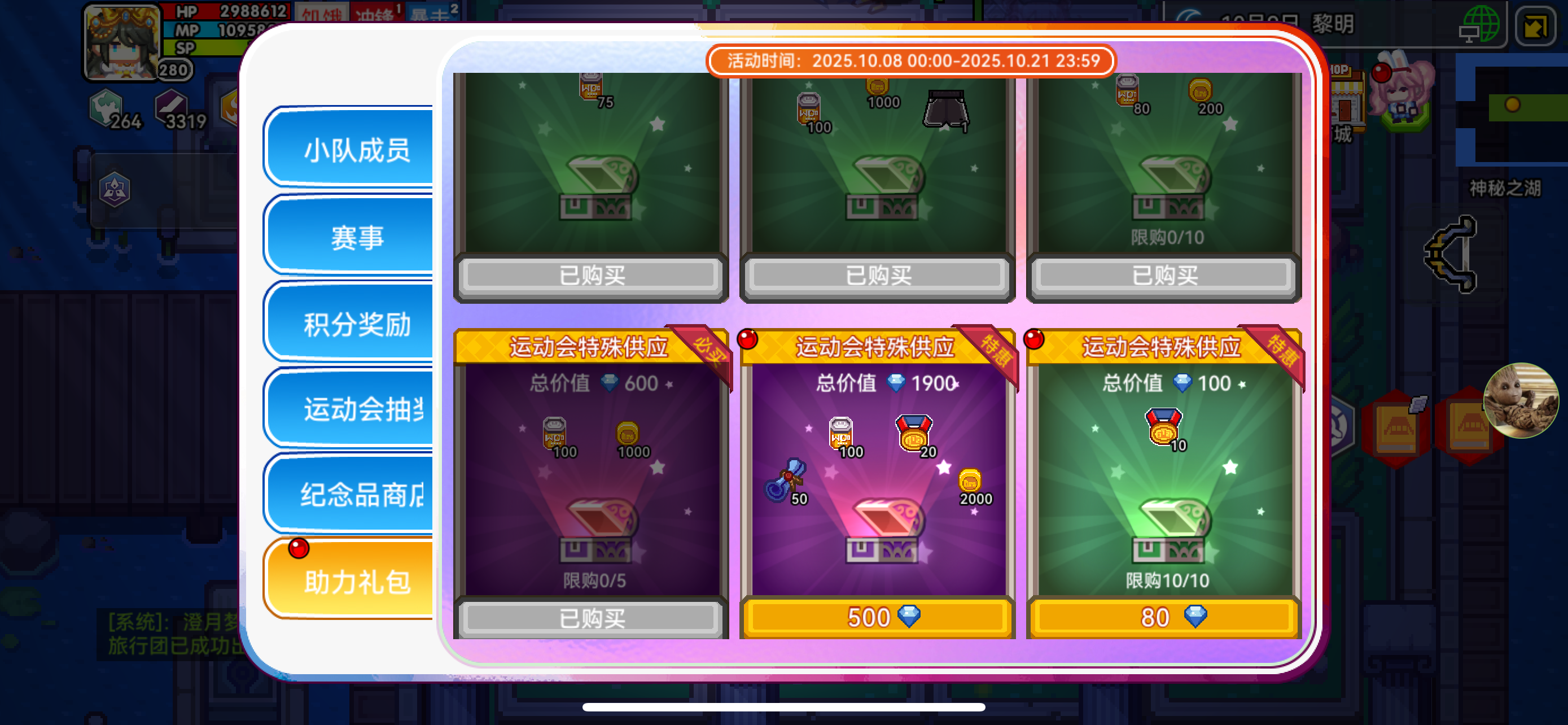Click the yellow exit icon in top right corner
Image resolution: width=1568 pixels, height=725 pixels.
tap(1538, 25)
